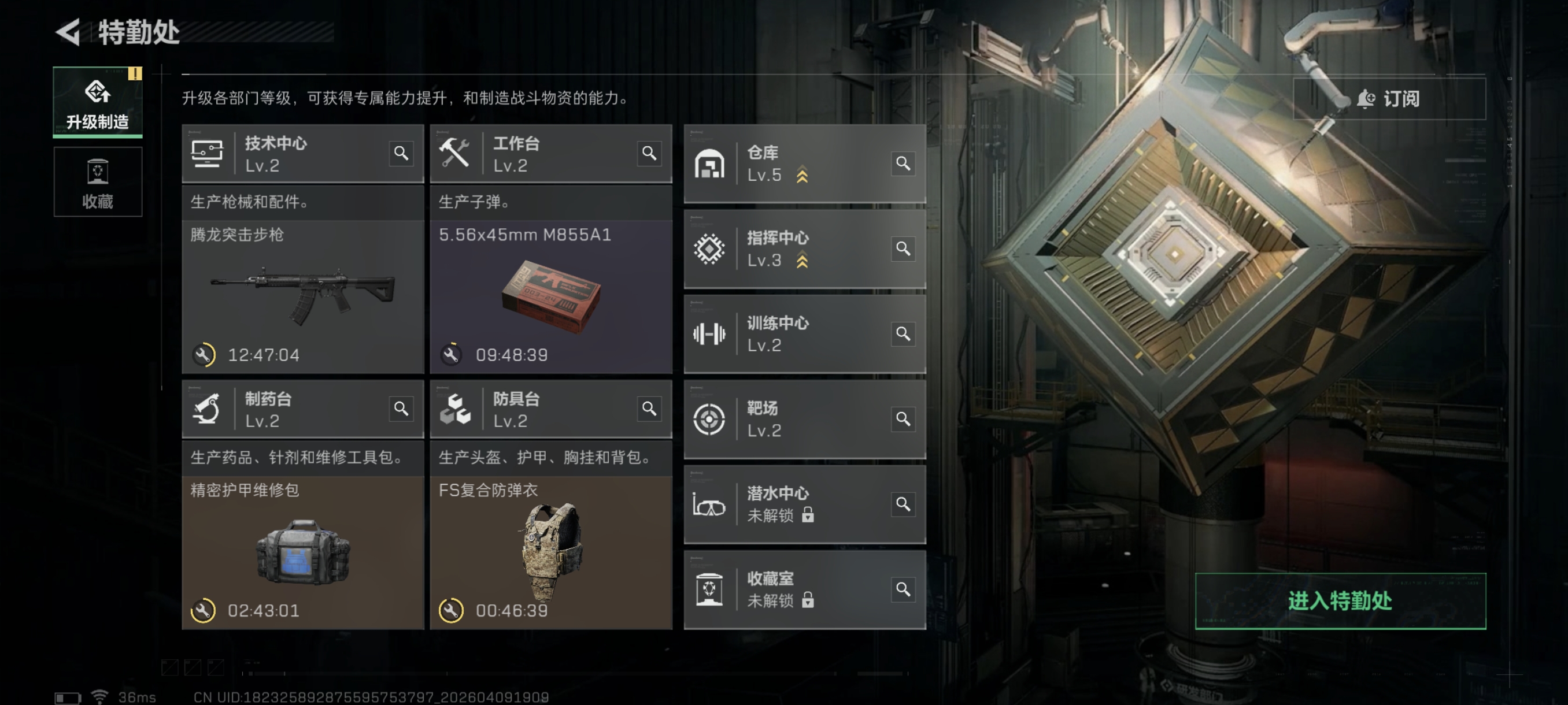The image size is (1568, 705).
Task: Switch to the 升级制造 tab
Action: pyautogui.click(x=97, y=102)
